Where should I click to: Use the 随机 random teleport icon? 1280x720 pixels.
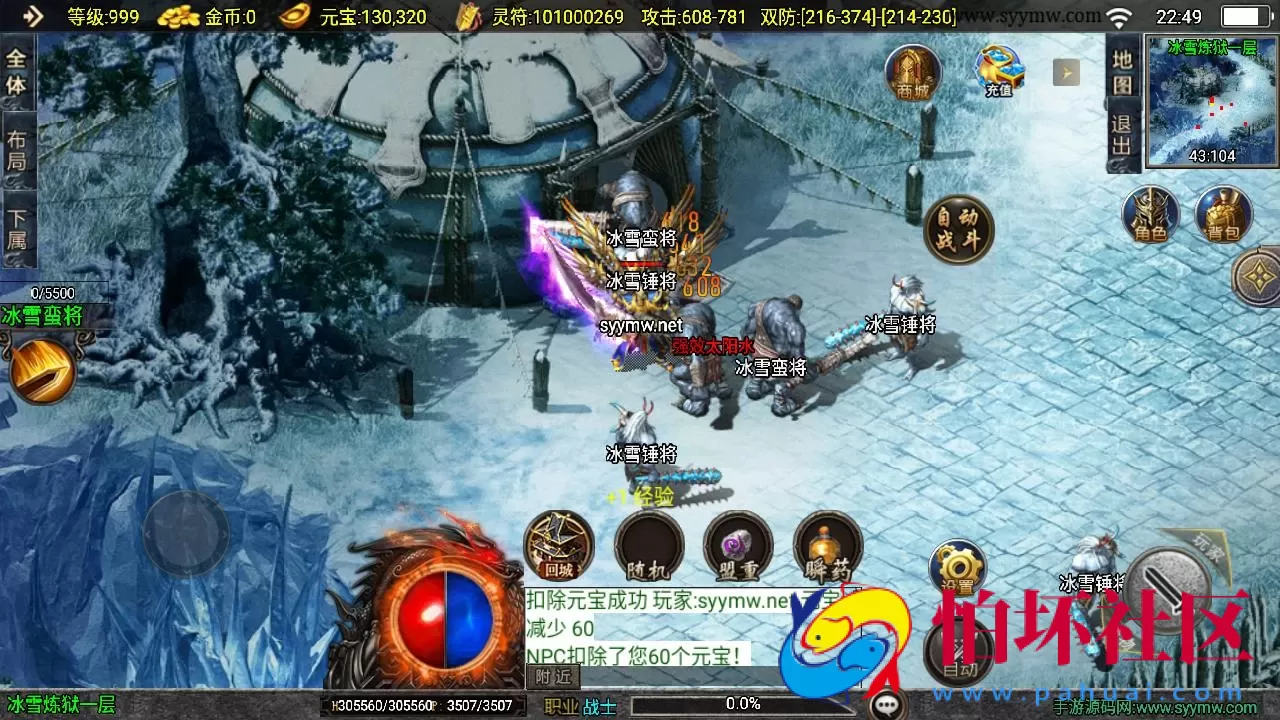648,546
